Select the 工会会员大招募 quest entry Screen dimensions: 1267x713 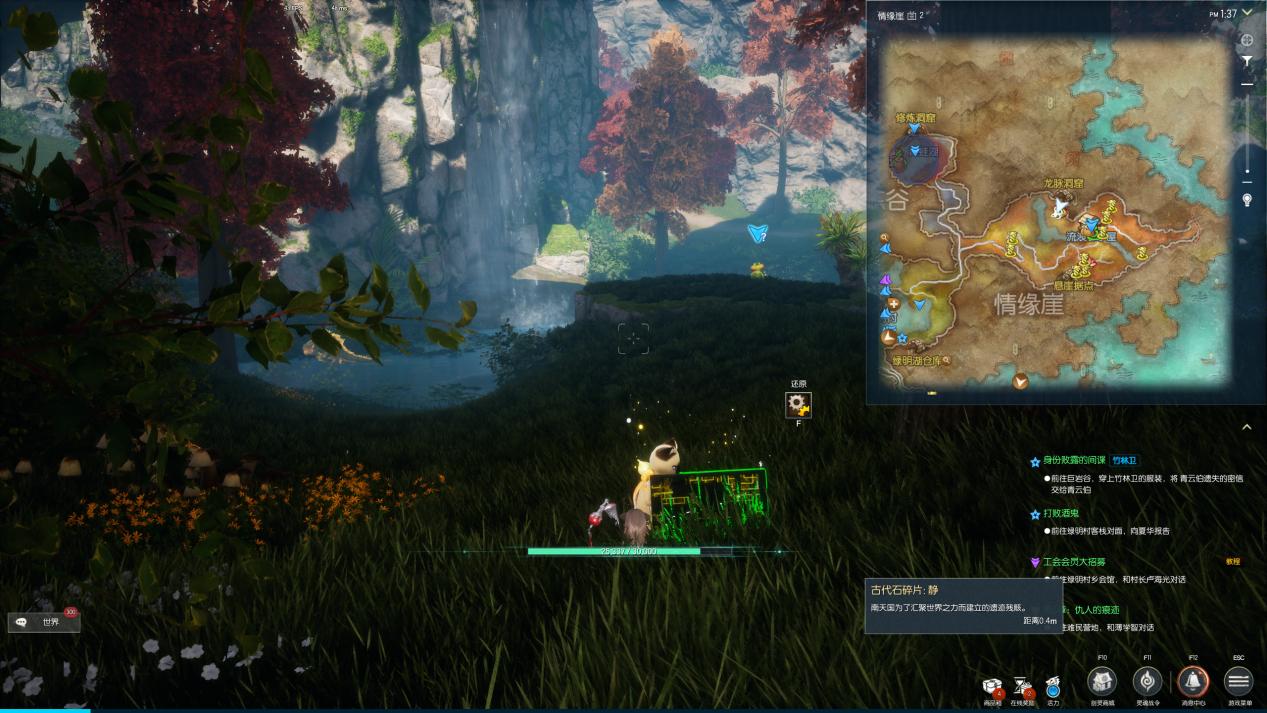click(1076, 562)
